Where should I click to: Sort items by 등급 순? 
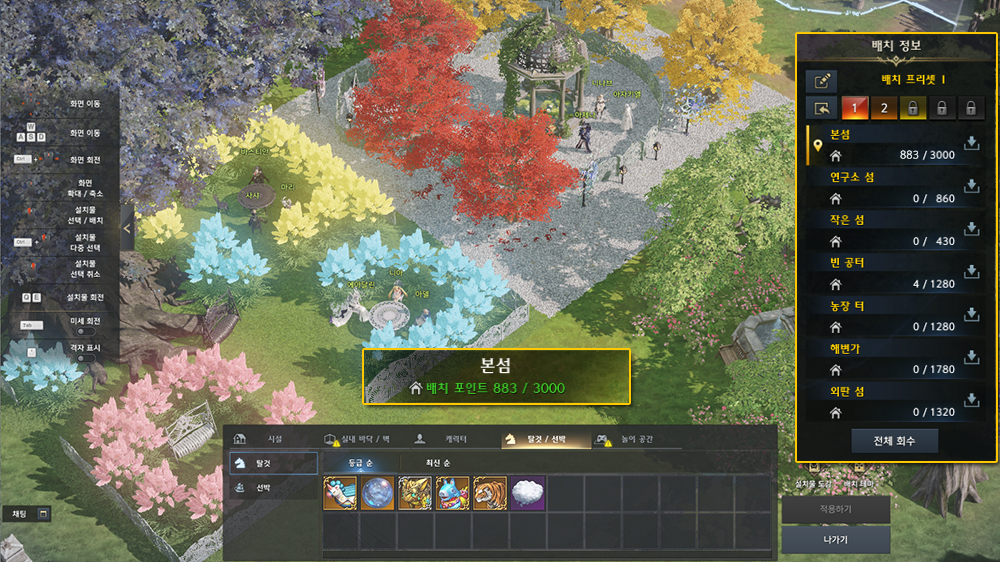(x=360, y=463)
